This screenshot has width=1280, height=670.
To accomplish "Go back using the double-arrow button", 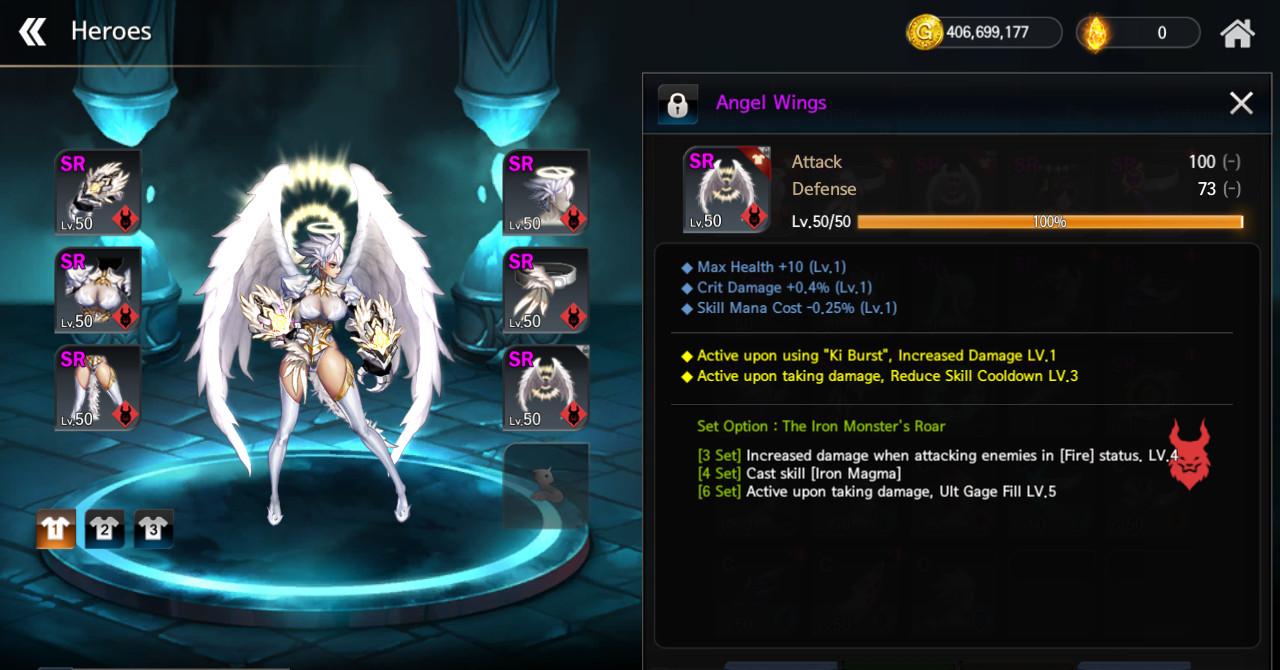I will tap(33, 32).
